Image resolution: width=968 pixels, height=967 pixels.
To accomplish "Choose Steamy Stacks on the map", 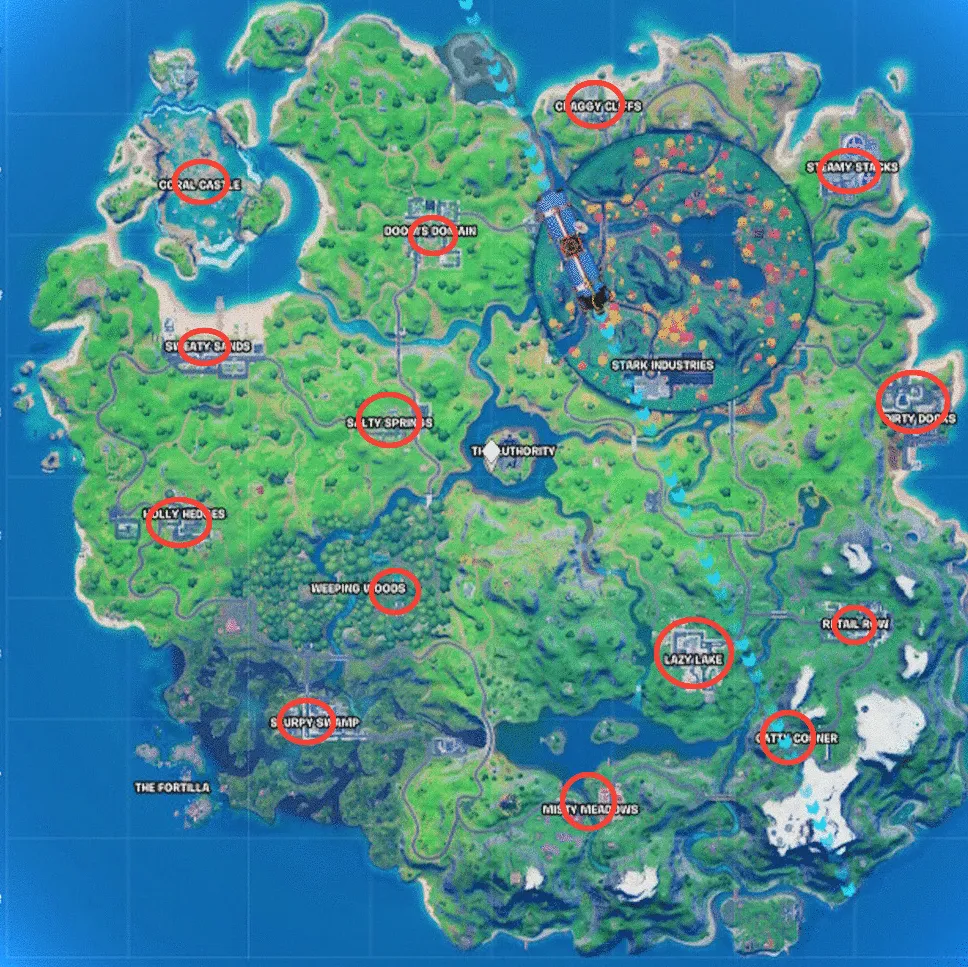I will click(x=852, y=168).
